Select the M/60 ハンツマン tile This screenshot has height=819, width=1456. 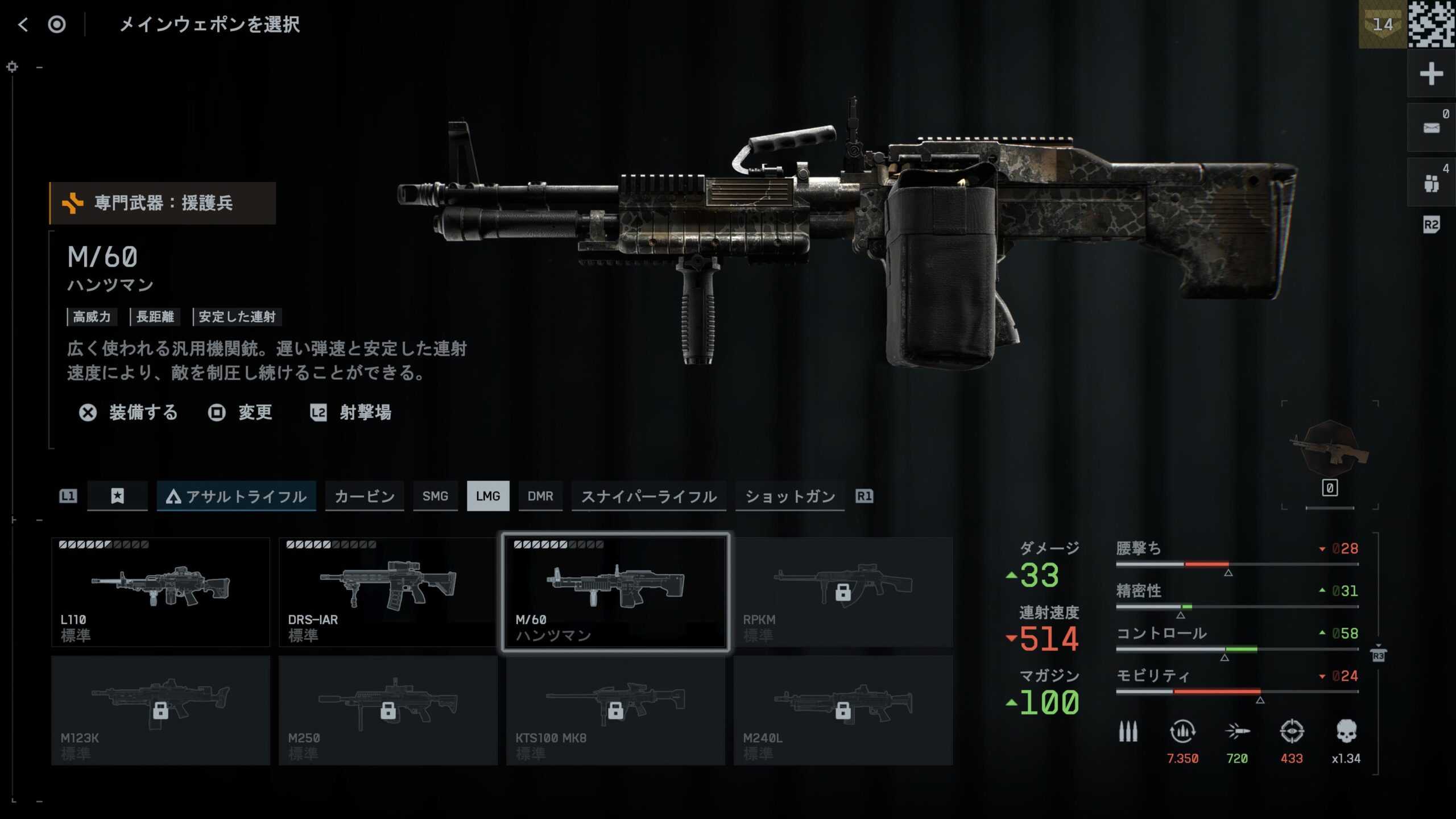pyautogui.click(x=615, y=591)
